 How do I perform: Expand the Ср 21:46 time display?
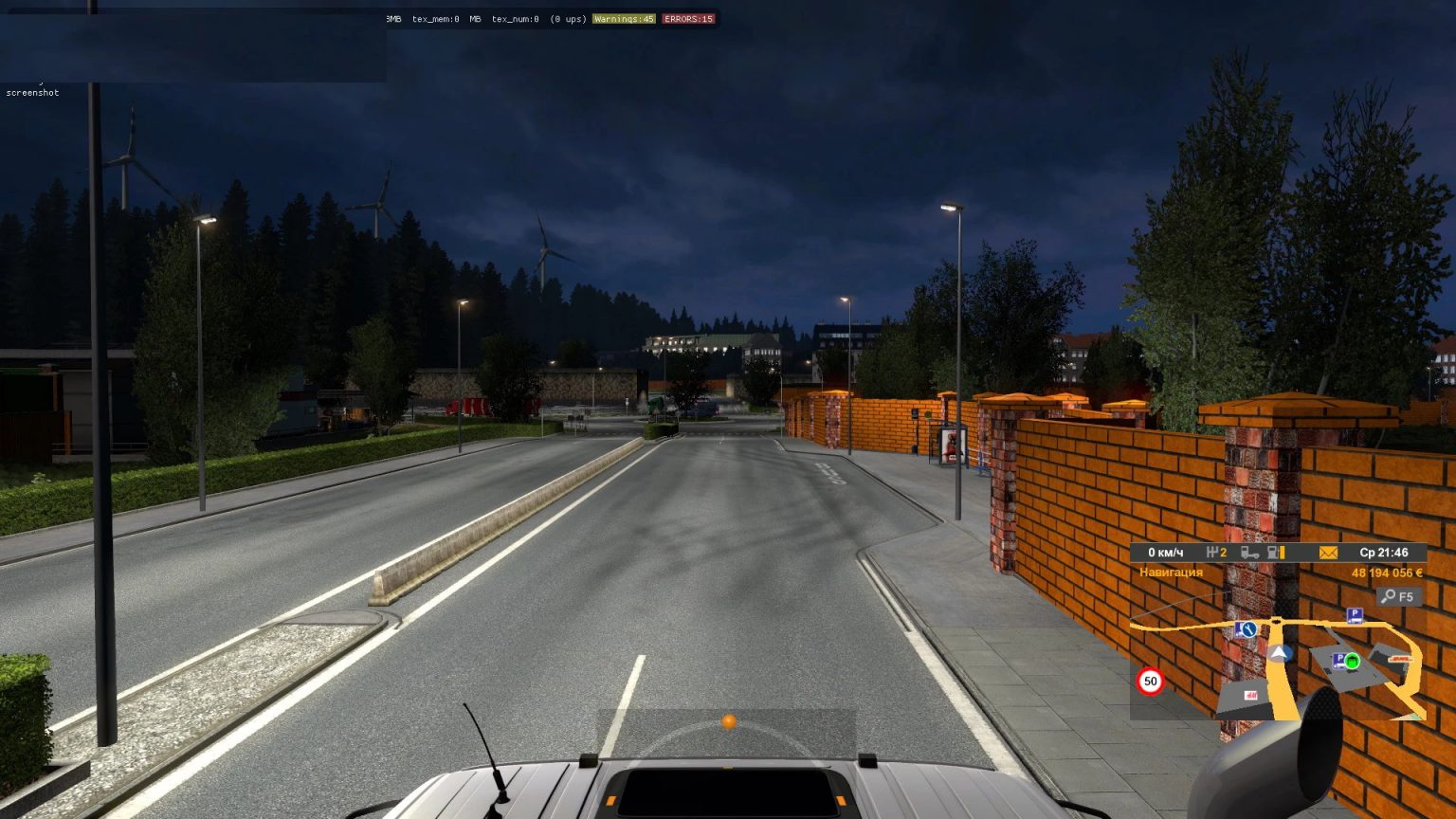[x=1383, y=553]
